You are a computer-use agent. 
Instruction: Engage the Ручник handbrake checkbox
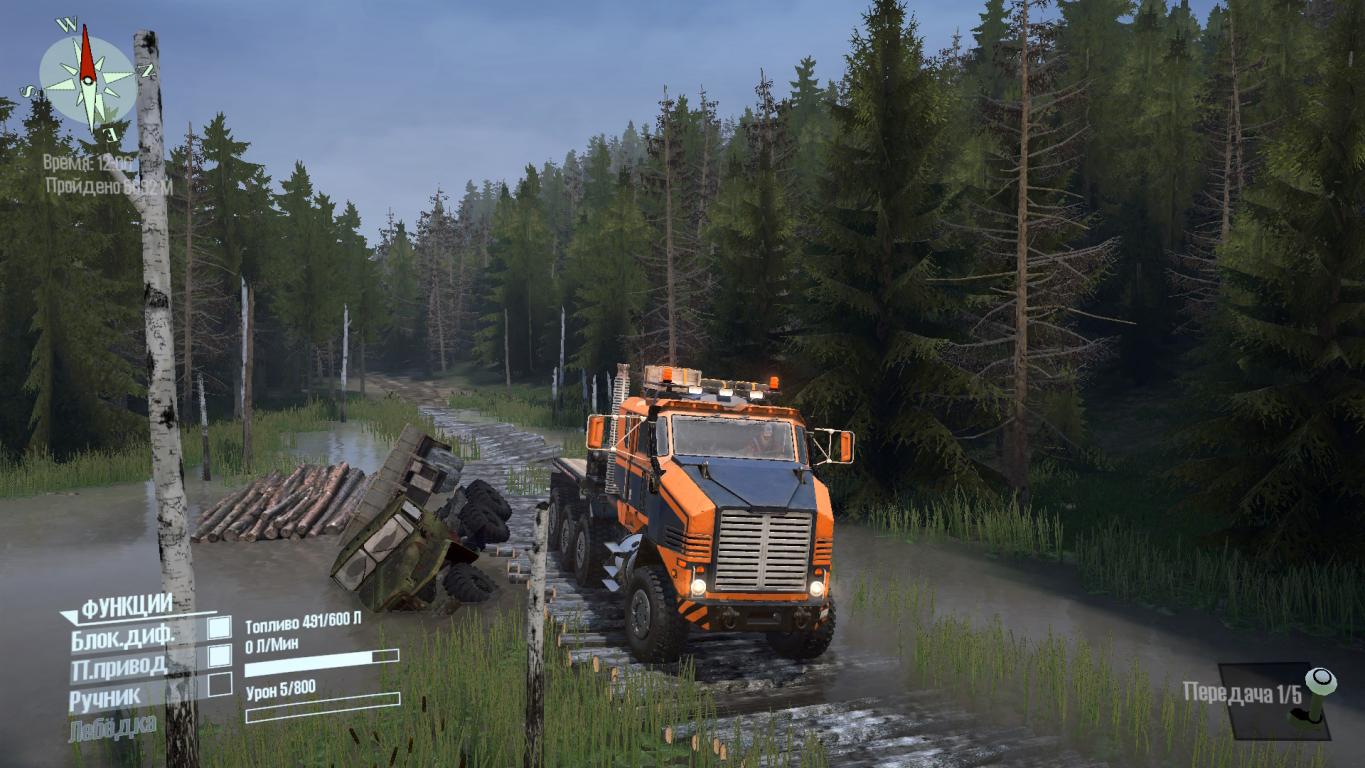tap(219, 686)
